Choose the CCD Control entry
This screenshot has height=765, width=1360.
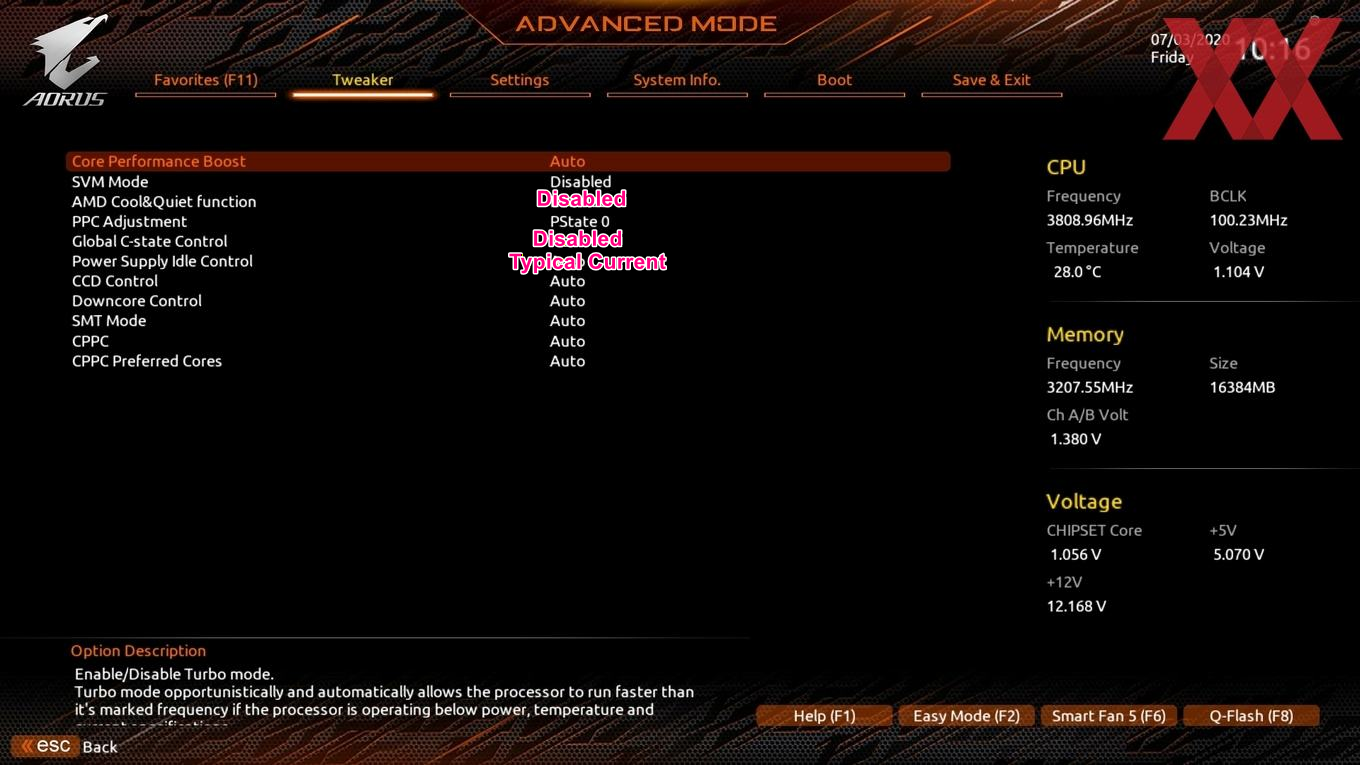coord(115,281)
